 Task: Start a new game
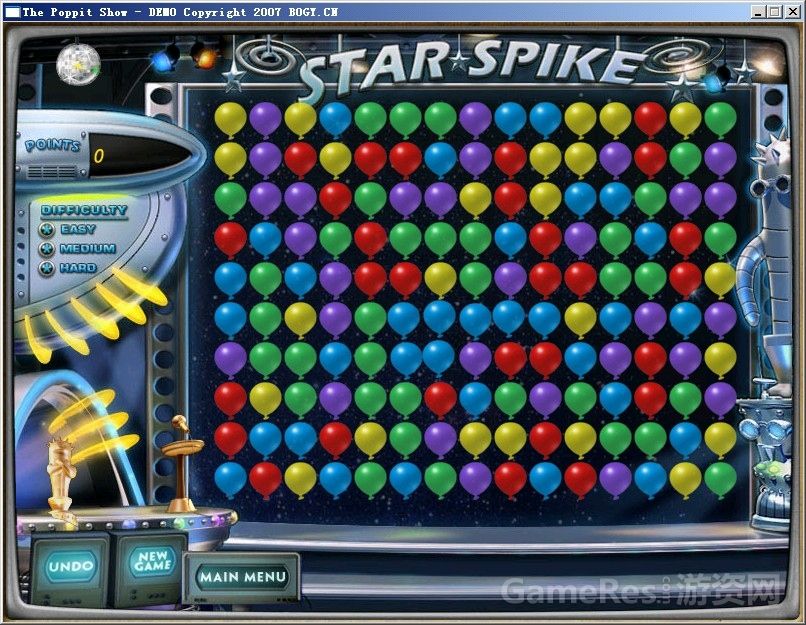(153, 562)
